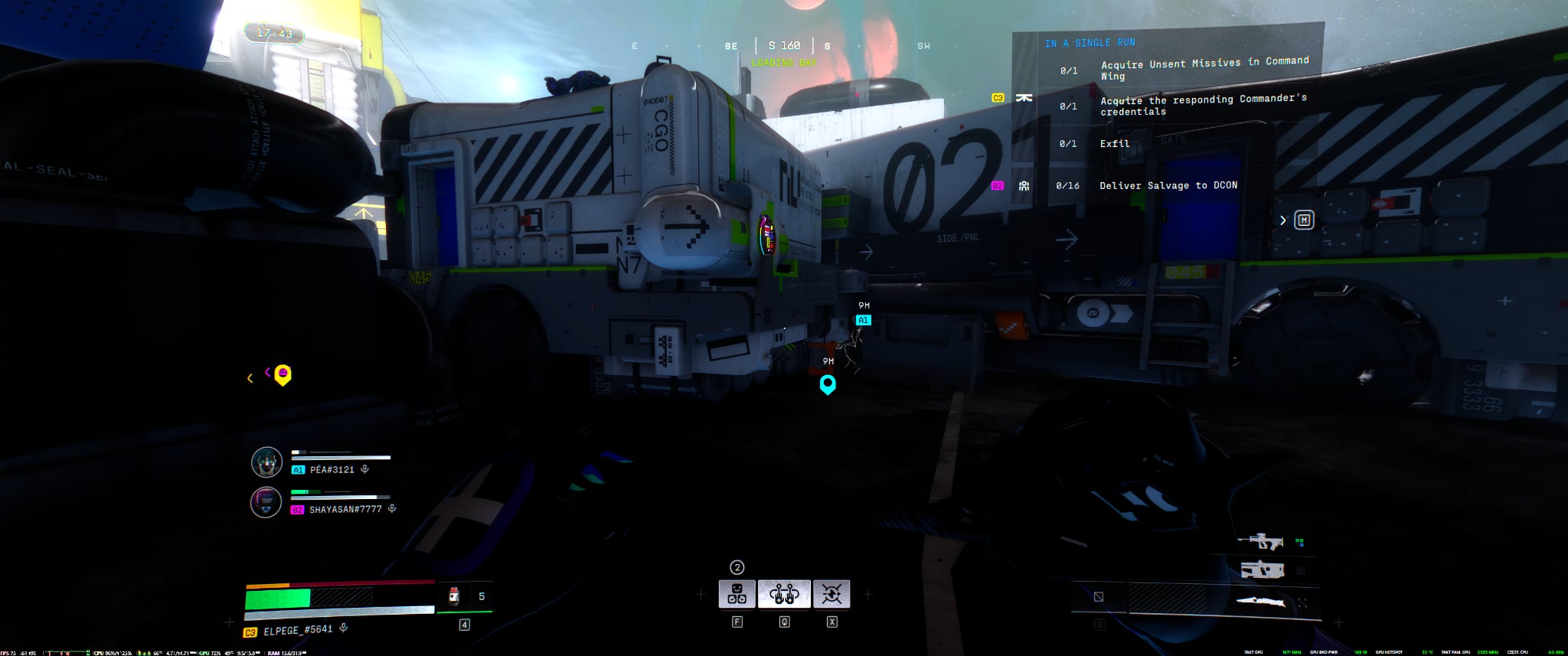
Task: Activate the twin linked hands ability
Action: [784, 594]
